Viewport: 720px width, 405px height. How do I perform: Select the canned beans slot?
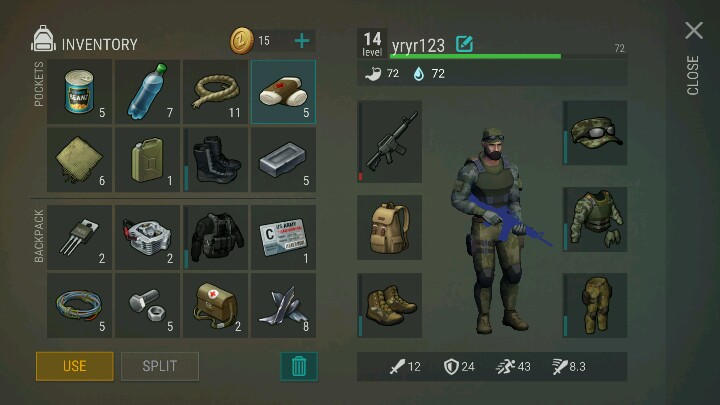pos(80,93)
